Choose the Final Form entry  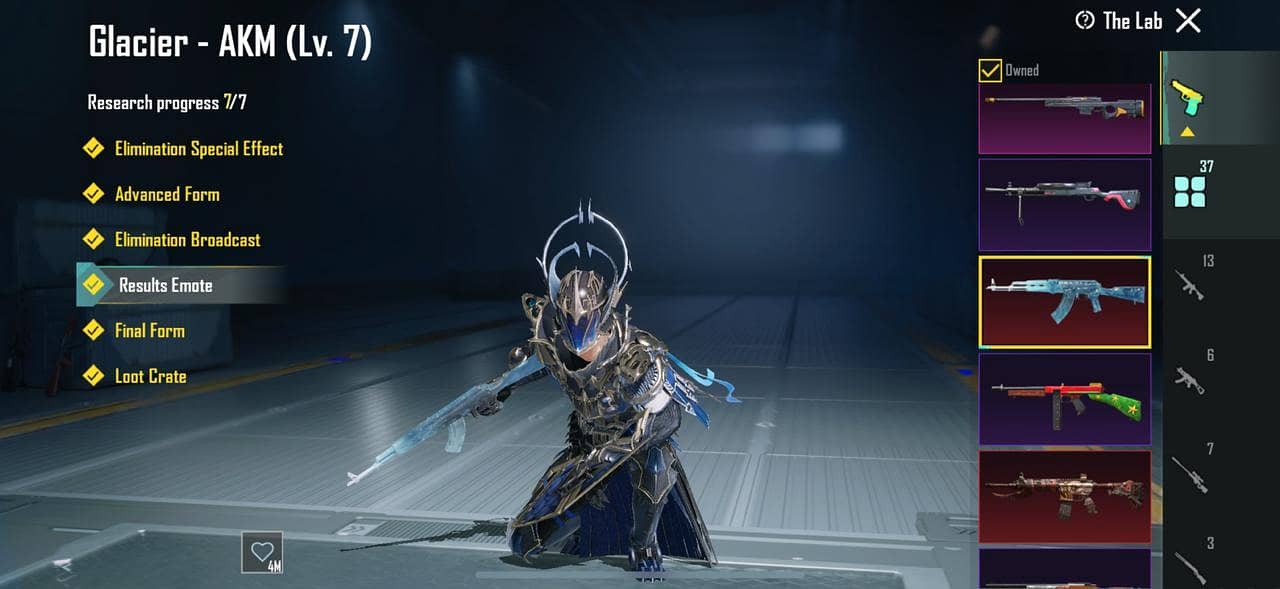[x=149, y=331]
